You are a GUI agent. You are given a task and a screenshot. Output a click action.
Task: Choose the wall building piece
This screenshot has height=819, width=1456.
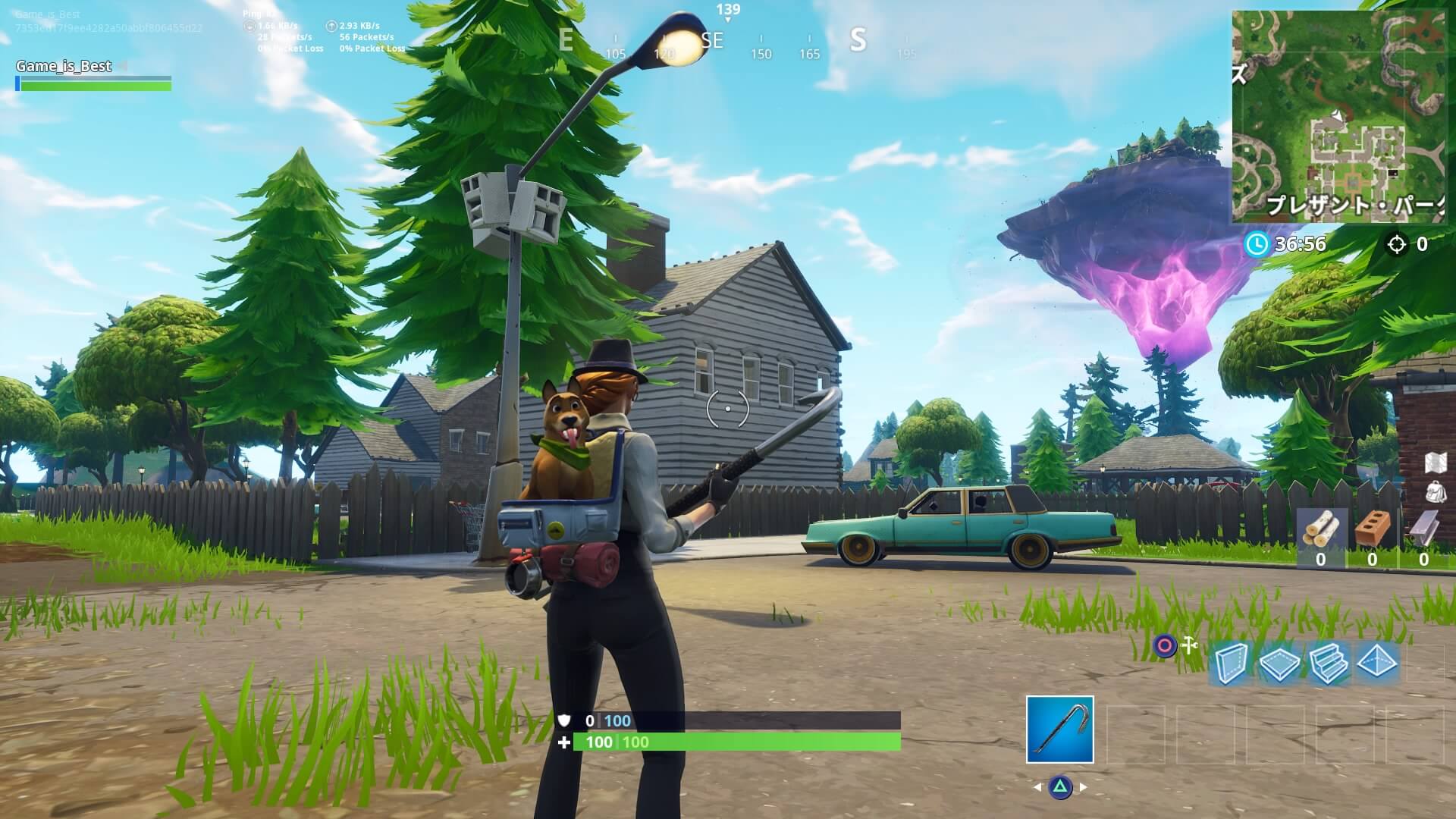[1231, 664]
